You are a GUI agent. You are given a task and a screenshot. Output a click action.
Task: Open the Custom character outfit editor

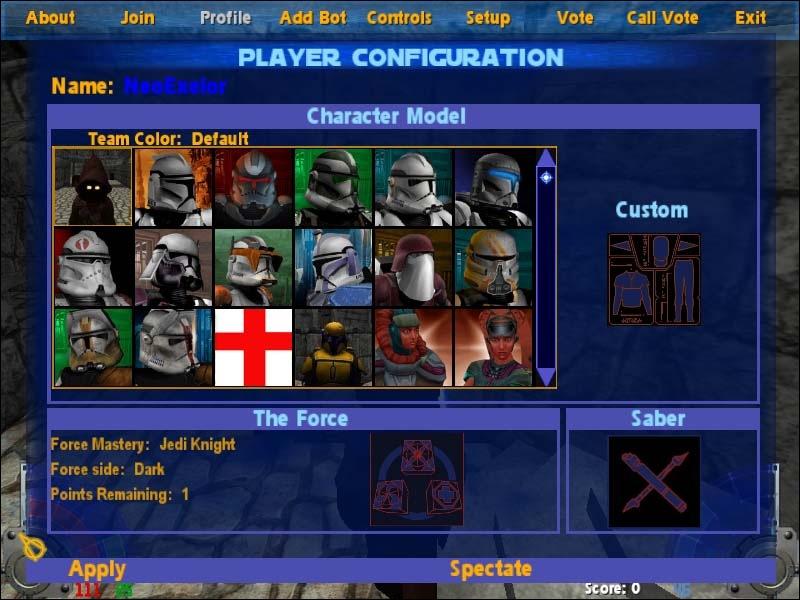point(654,279)
